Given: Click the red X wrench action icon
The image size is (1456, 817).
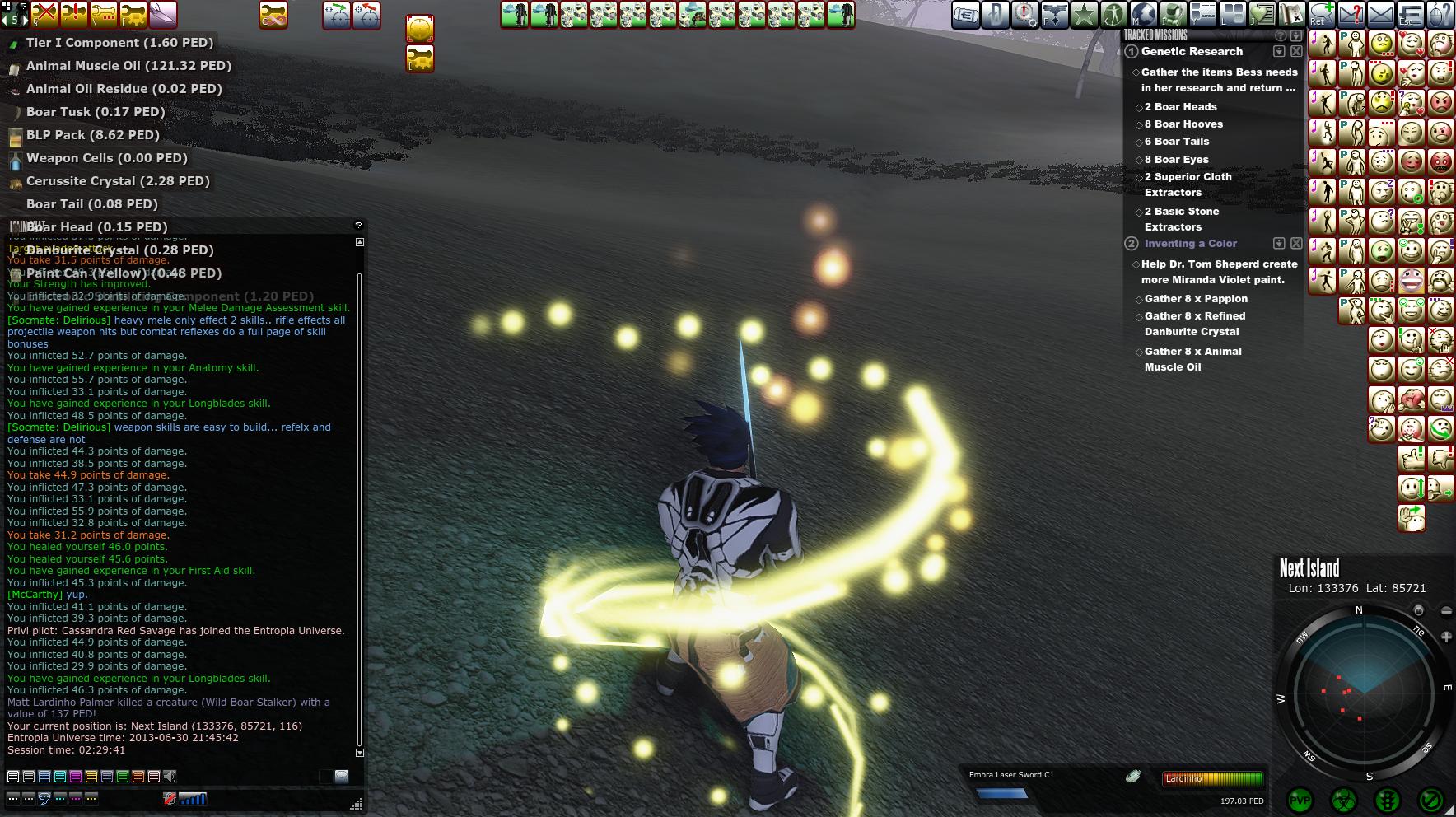Looking at the screenshot, I should coord(44,14).
